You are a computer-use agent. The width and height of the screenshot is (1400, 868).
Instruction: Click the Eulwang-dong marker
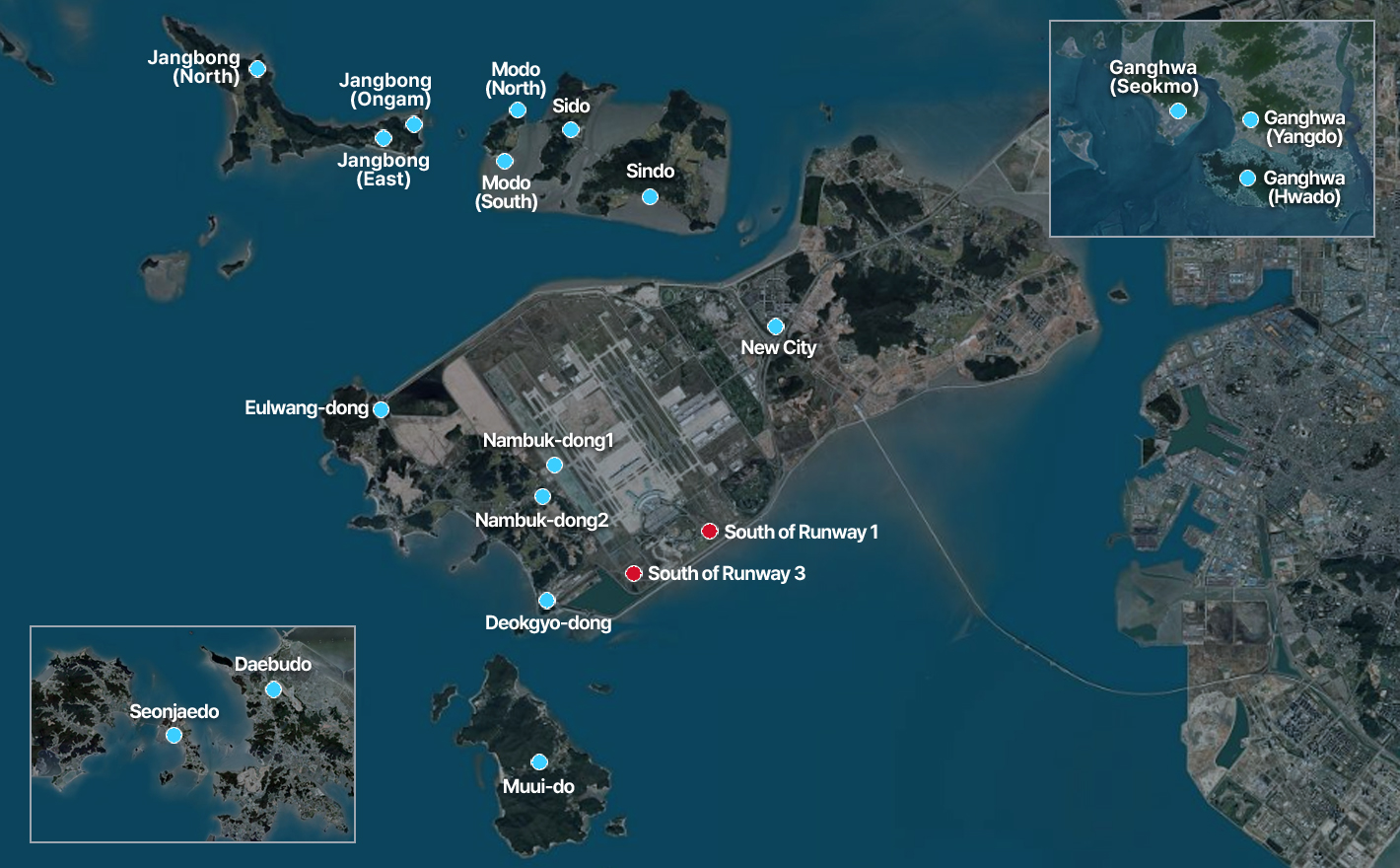tap(381, 409)
